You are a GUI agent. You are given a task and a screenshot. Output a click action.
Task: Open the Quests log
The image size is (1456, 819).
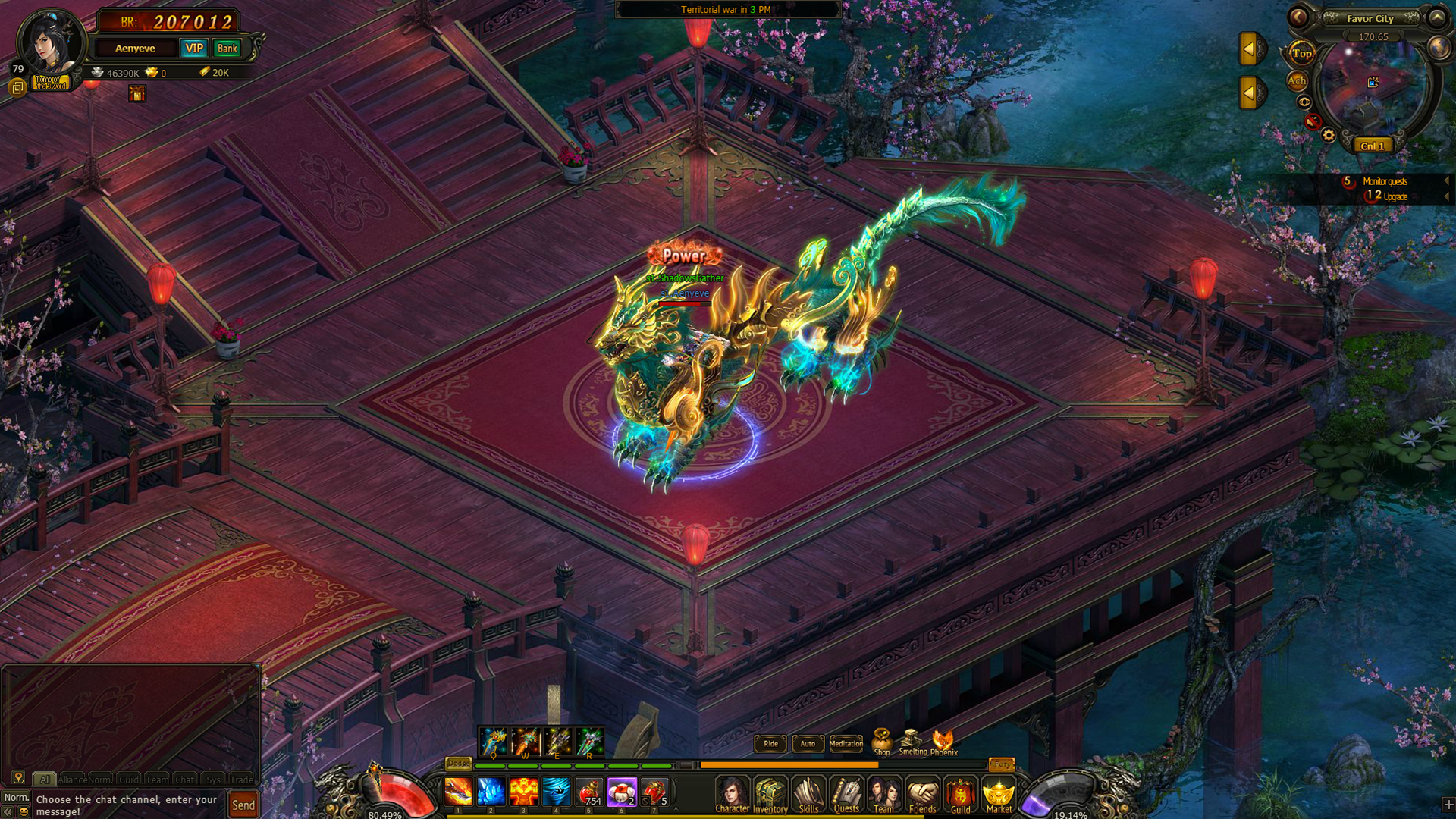(x=846, y=795)
